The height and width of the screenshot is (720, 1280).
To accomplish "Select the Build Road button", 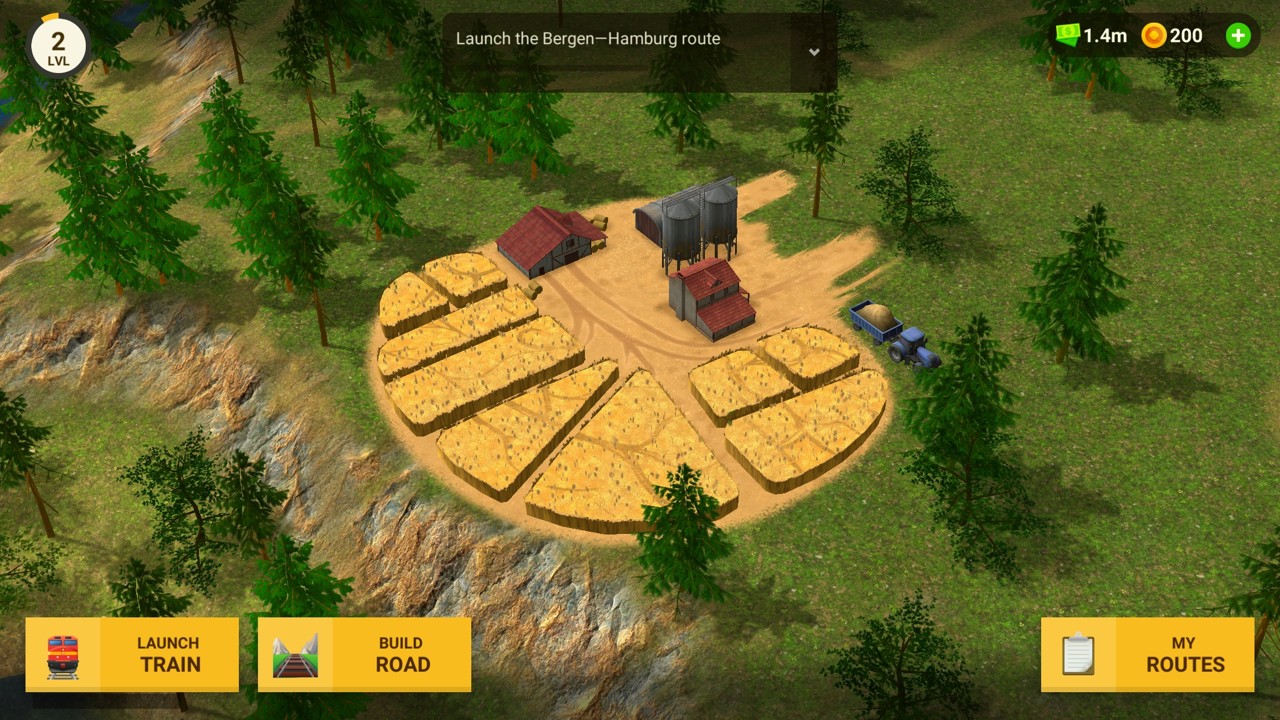I will pyautogui.click(x=364, y=655).
